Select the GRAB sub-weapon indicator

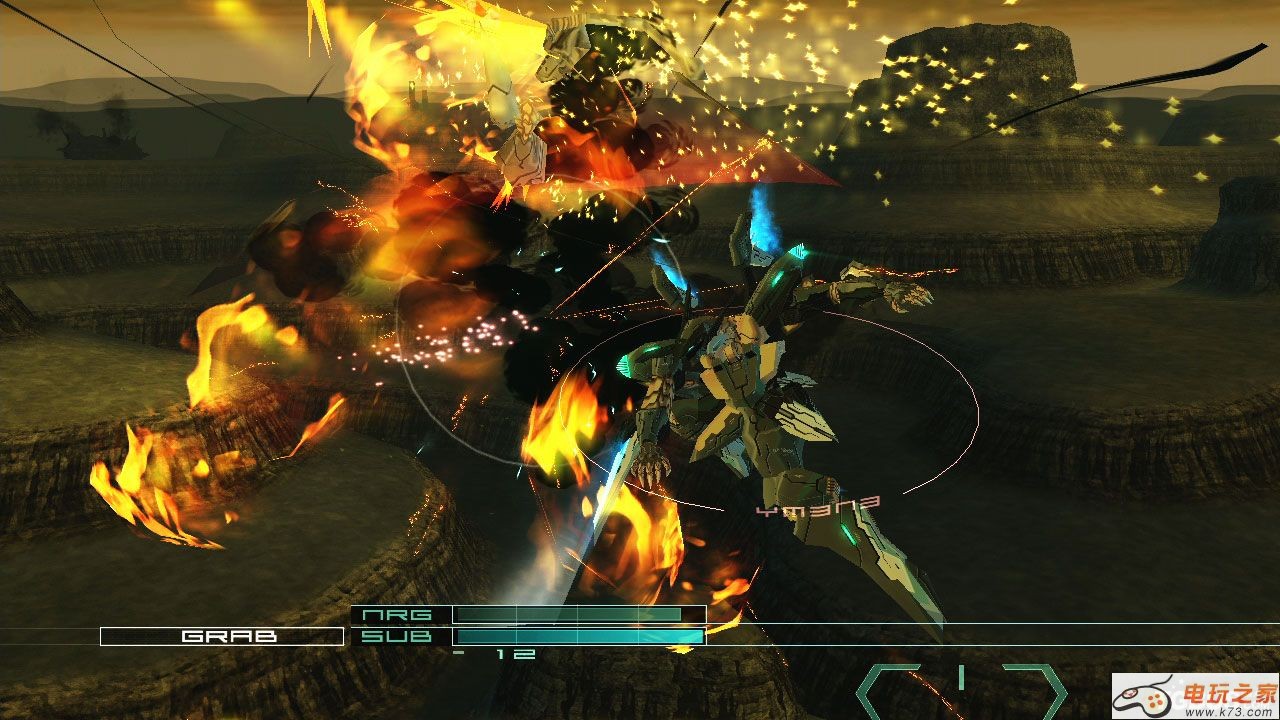point(221,636)
